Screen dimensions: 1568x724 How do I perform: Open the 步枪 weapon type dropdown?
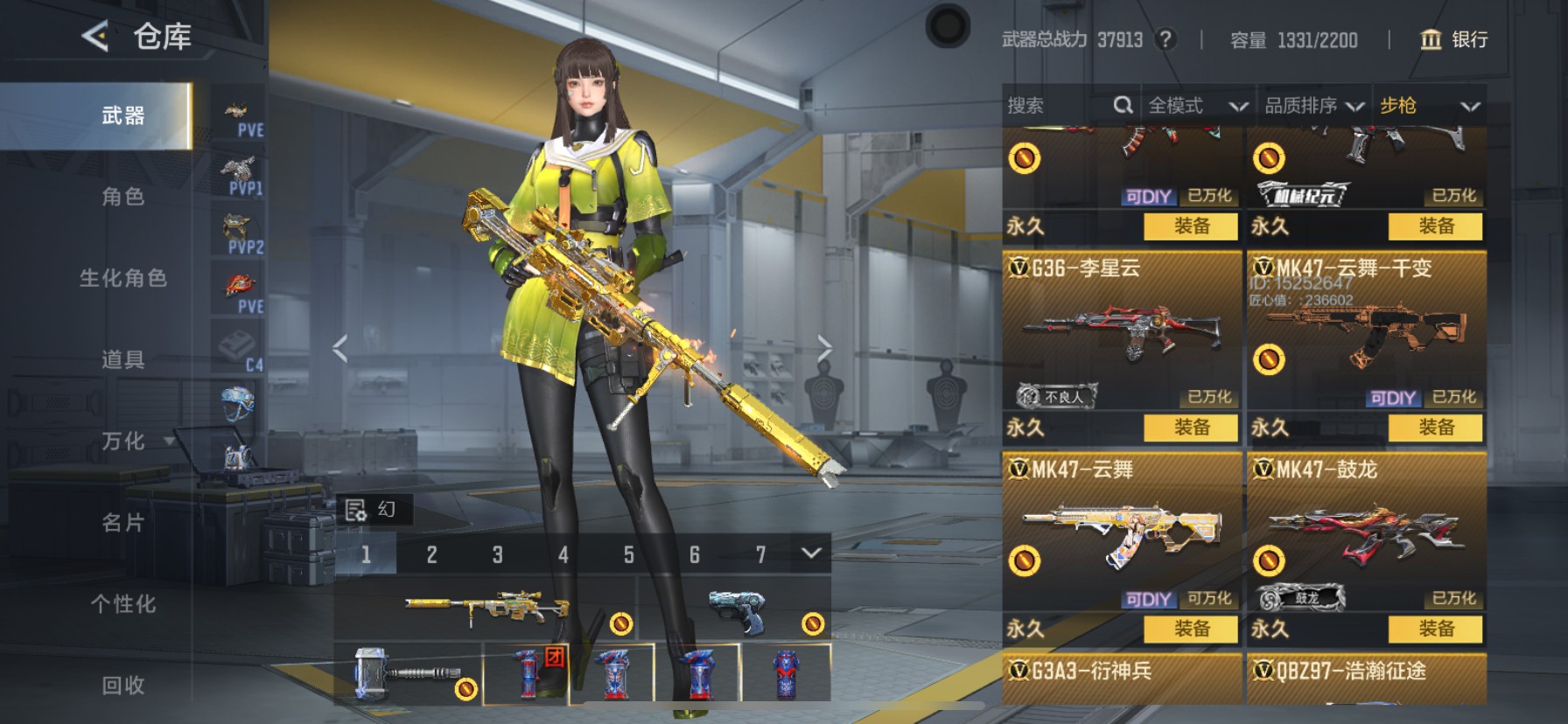point(1429,106)
